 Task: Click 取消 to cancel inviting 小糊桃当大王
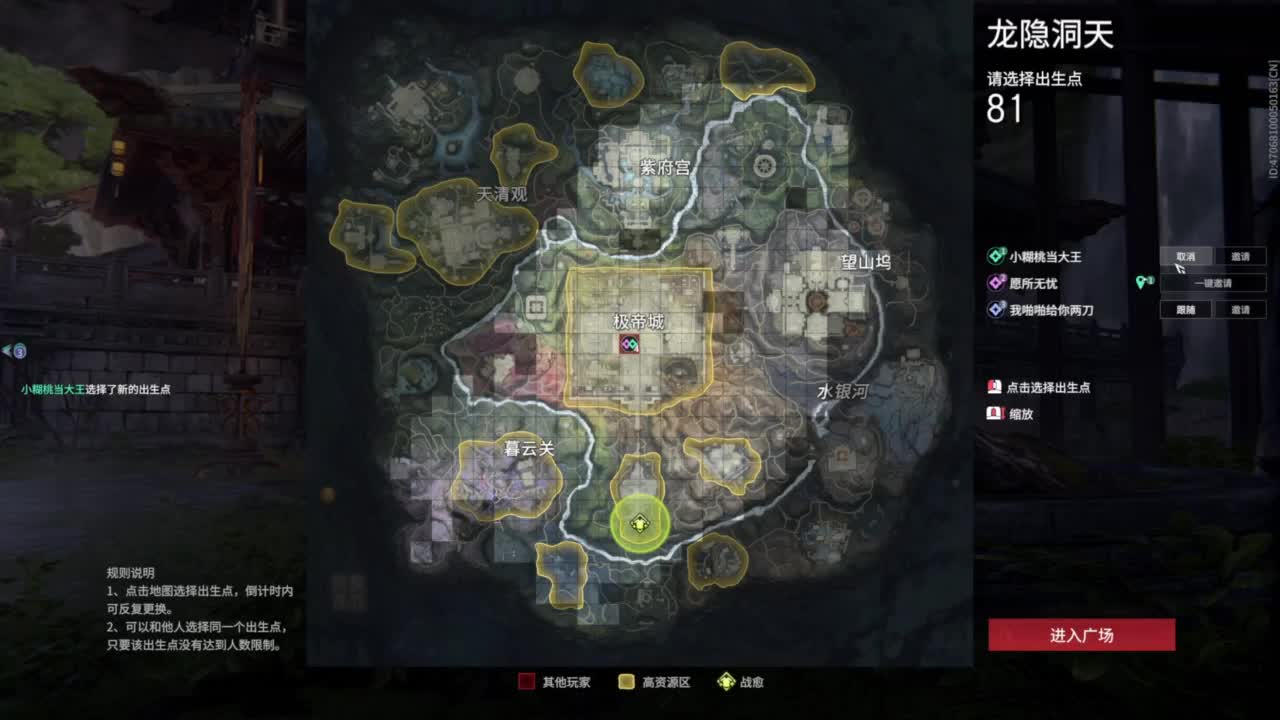1186,256
